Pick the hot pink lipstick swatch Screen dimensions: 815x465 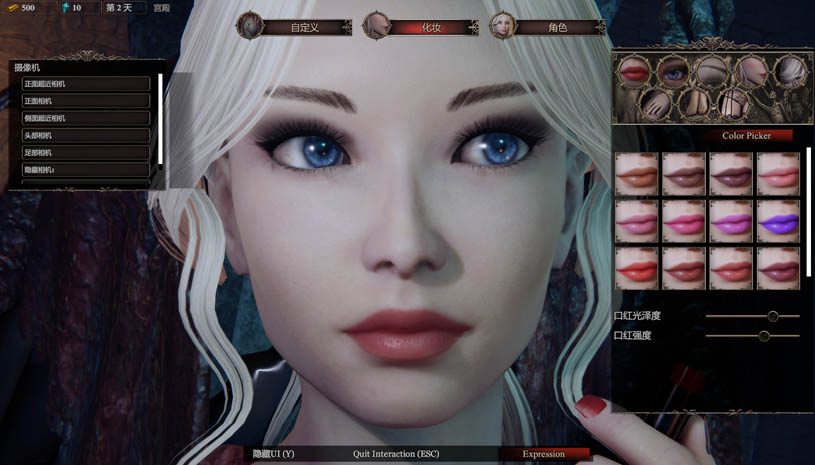coord(684,222)
